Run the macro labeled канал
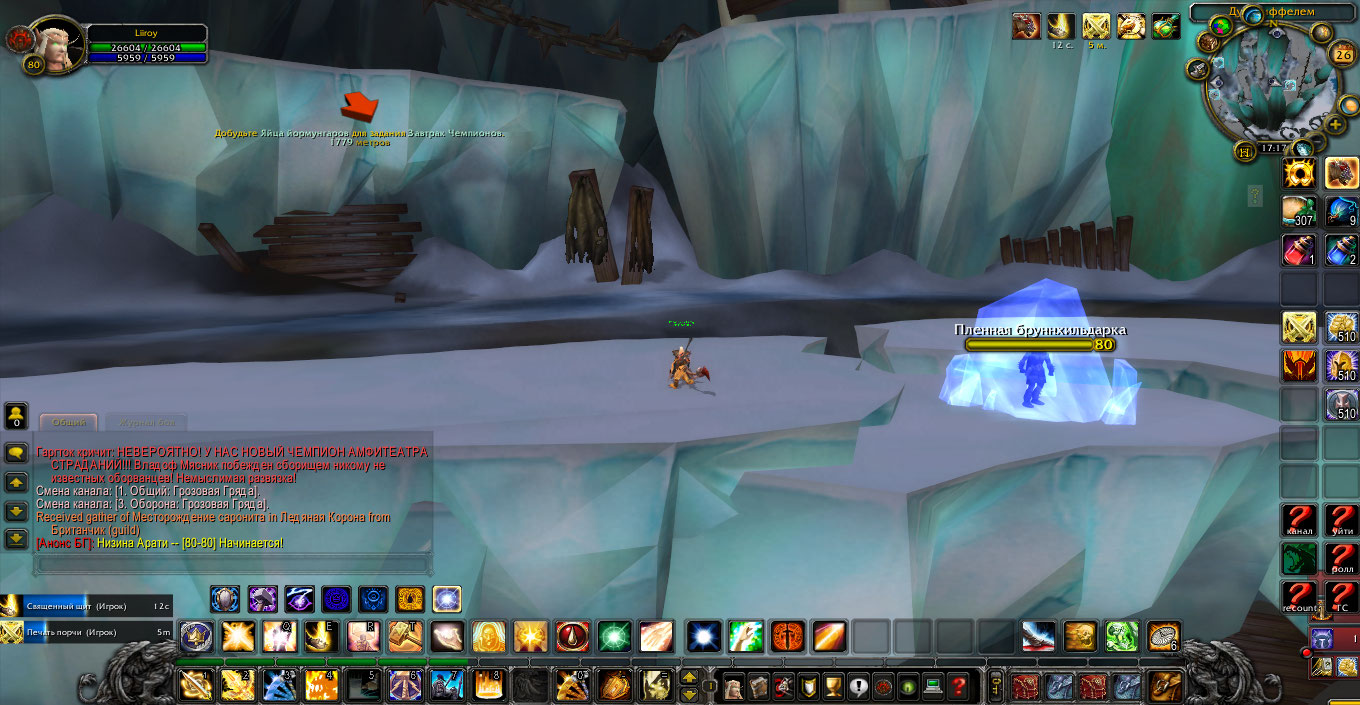Image resolution: width=1360 pixels, height=705 pixels. coord(1300,520)
